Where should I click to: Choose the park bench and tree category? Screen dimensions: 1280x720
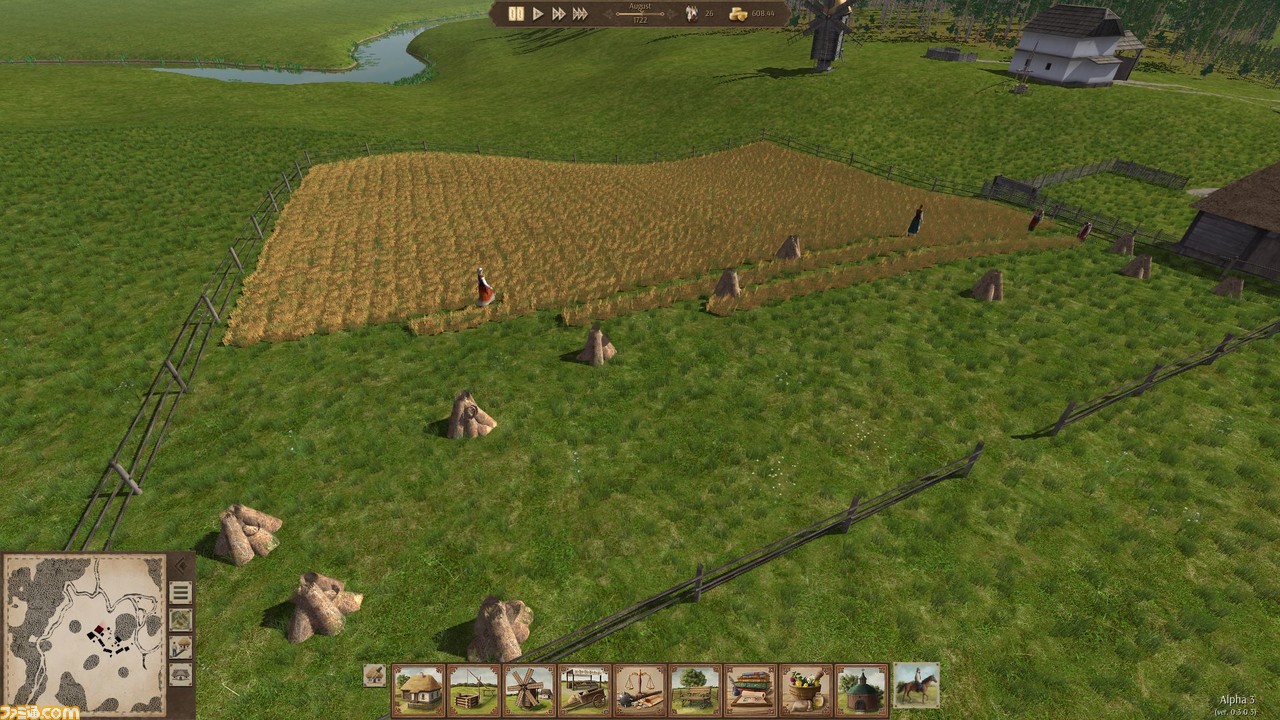[695, 689]
